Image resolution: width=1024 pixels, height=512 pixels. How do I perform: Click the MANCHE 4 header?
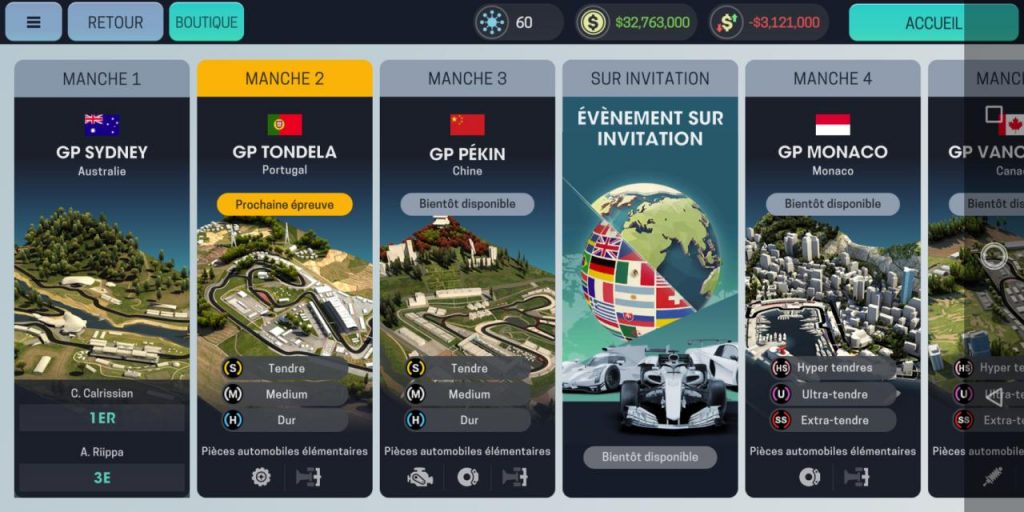pos(832,79)
